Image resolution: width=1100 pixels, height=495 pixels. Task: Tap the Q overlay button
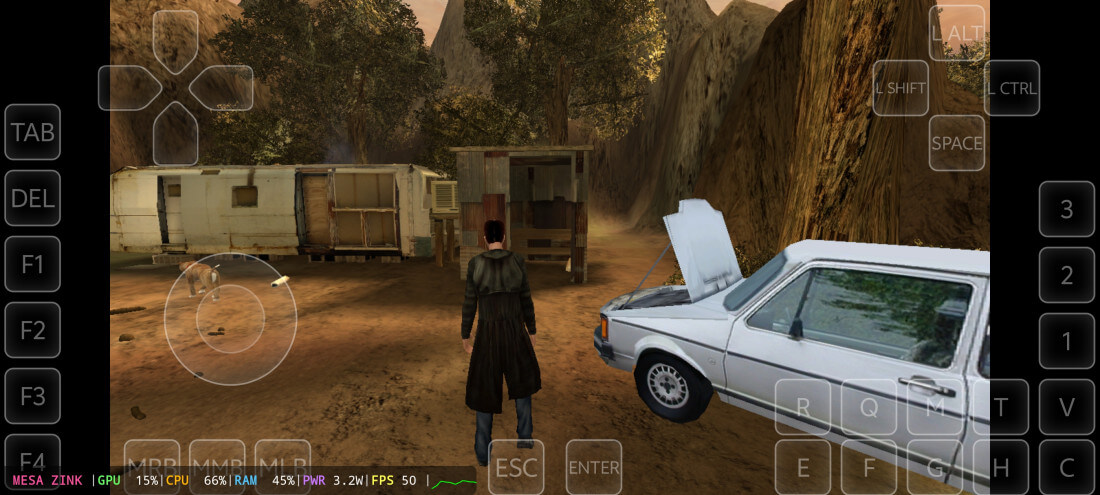click(x=869, y=407)
